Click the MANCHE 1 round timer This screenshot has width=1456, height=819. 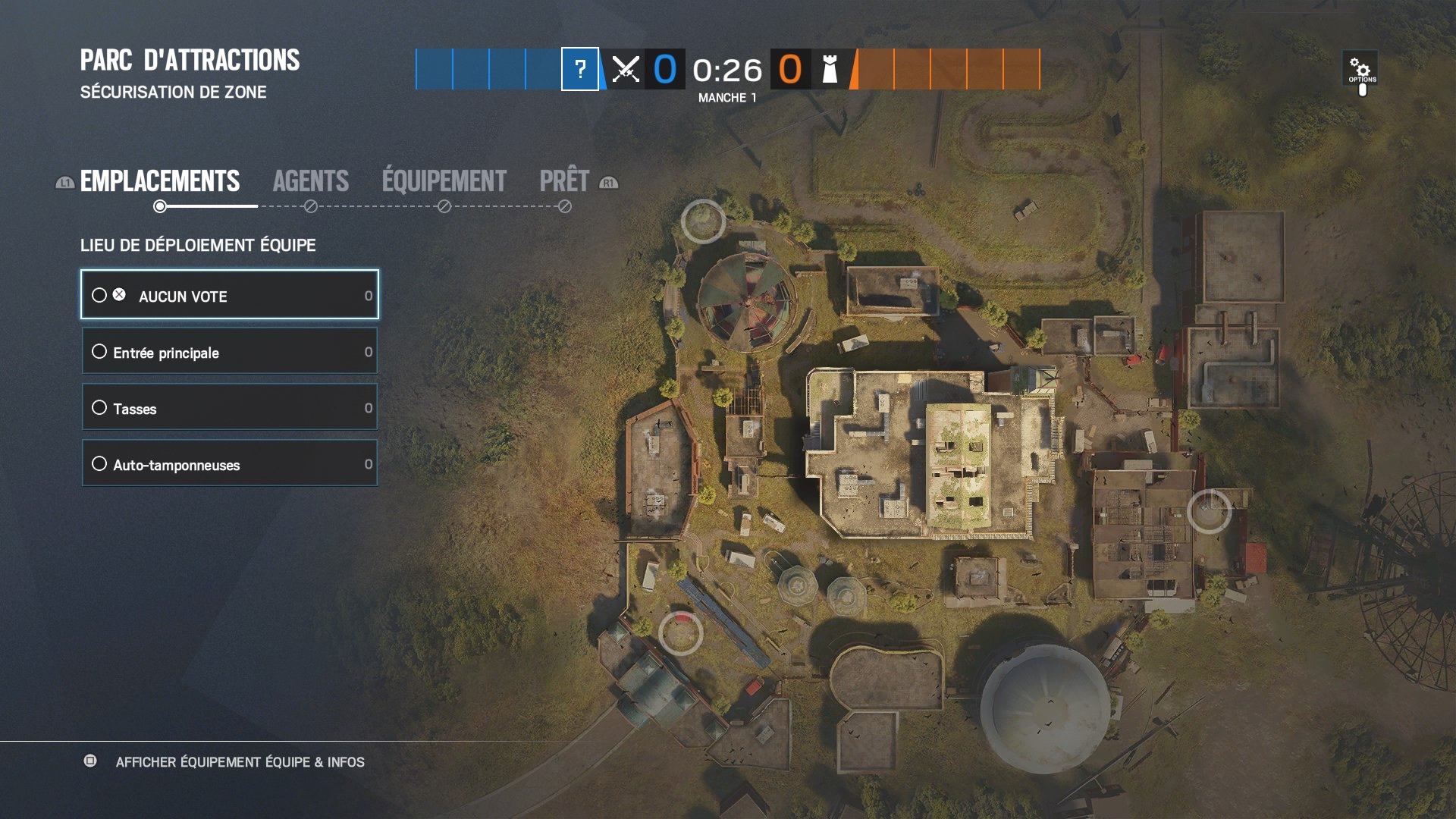click(x=728, y=97)
